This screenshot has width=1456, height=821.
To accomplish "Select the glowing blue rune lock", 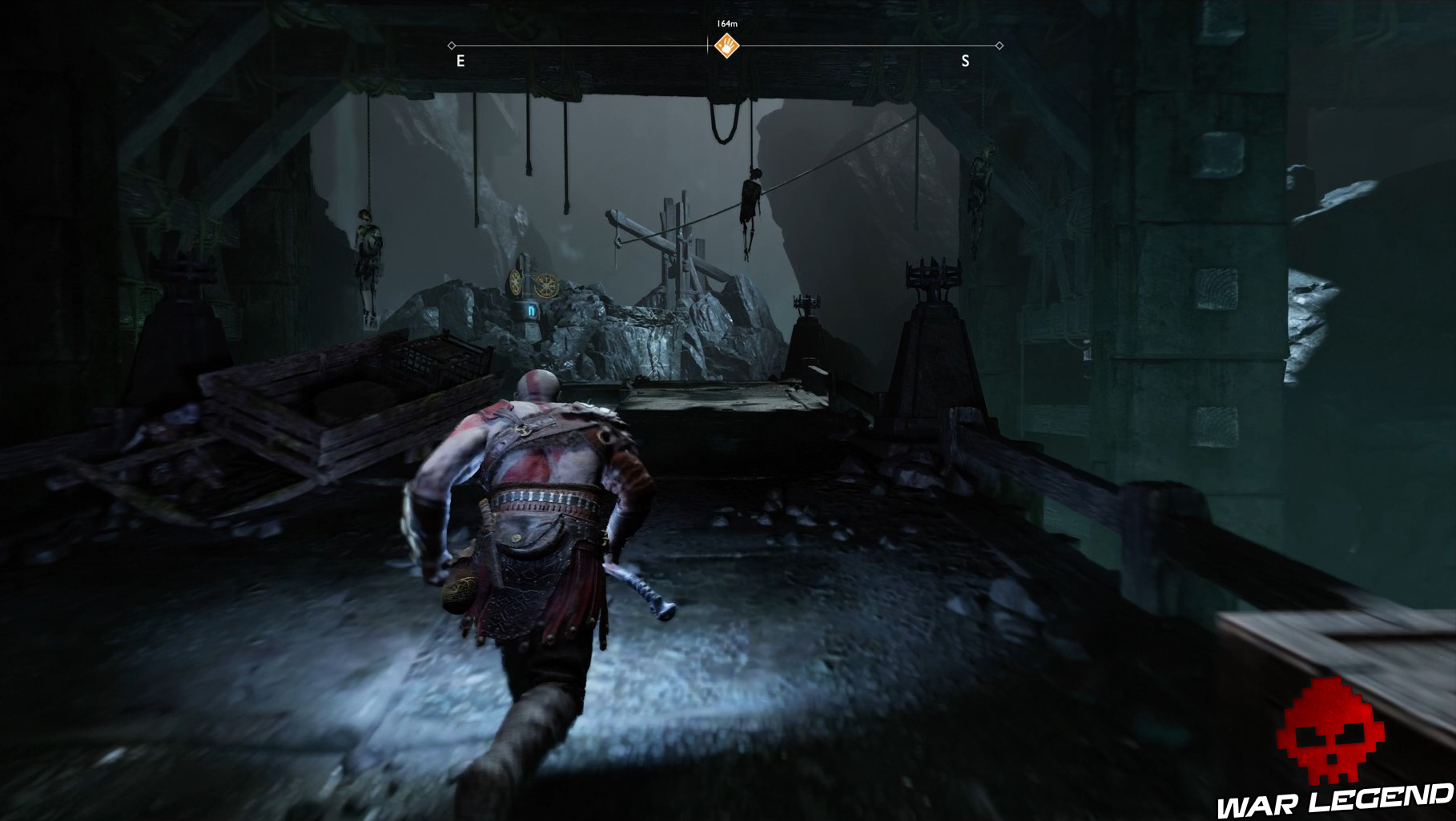I will pyautogui.click(x=532, y=312).
